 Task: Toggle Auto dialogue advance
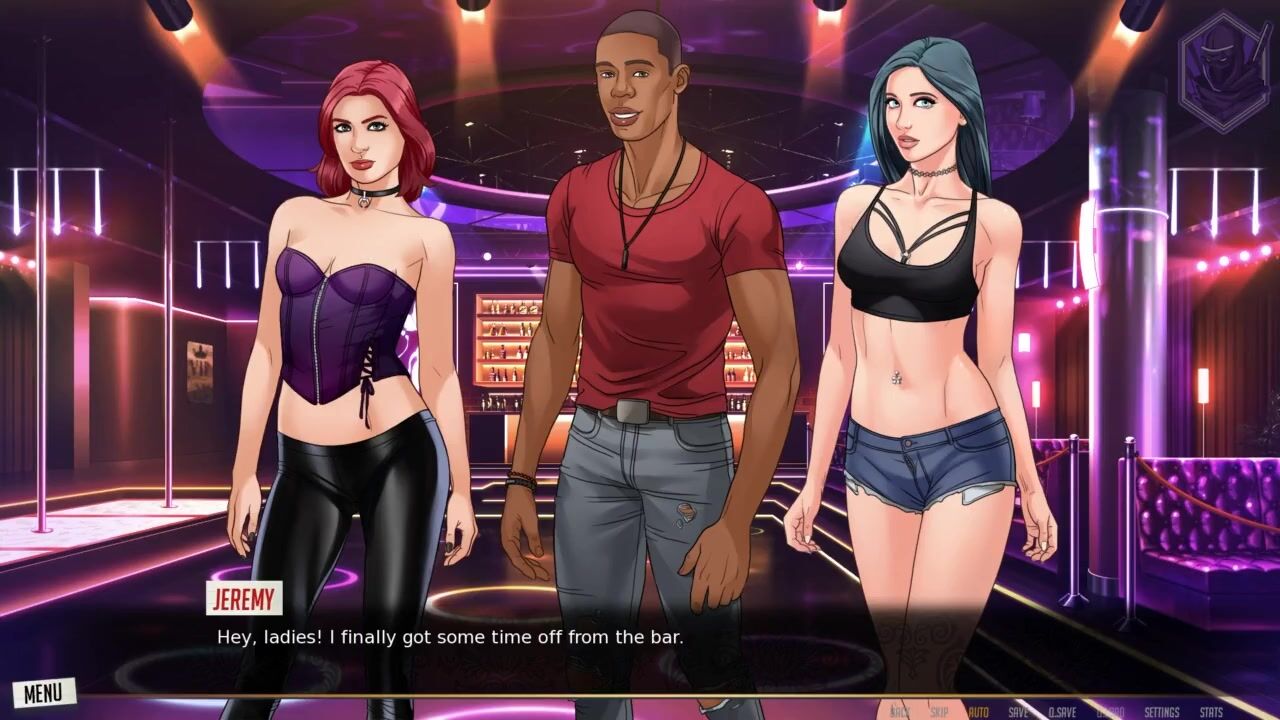[978, 712]
